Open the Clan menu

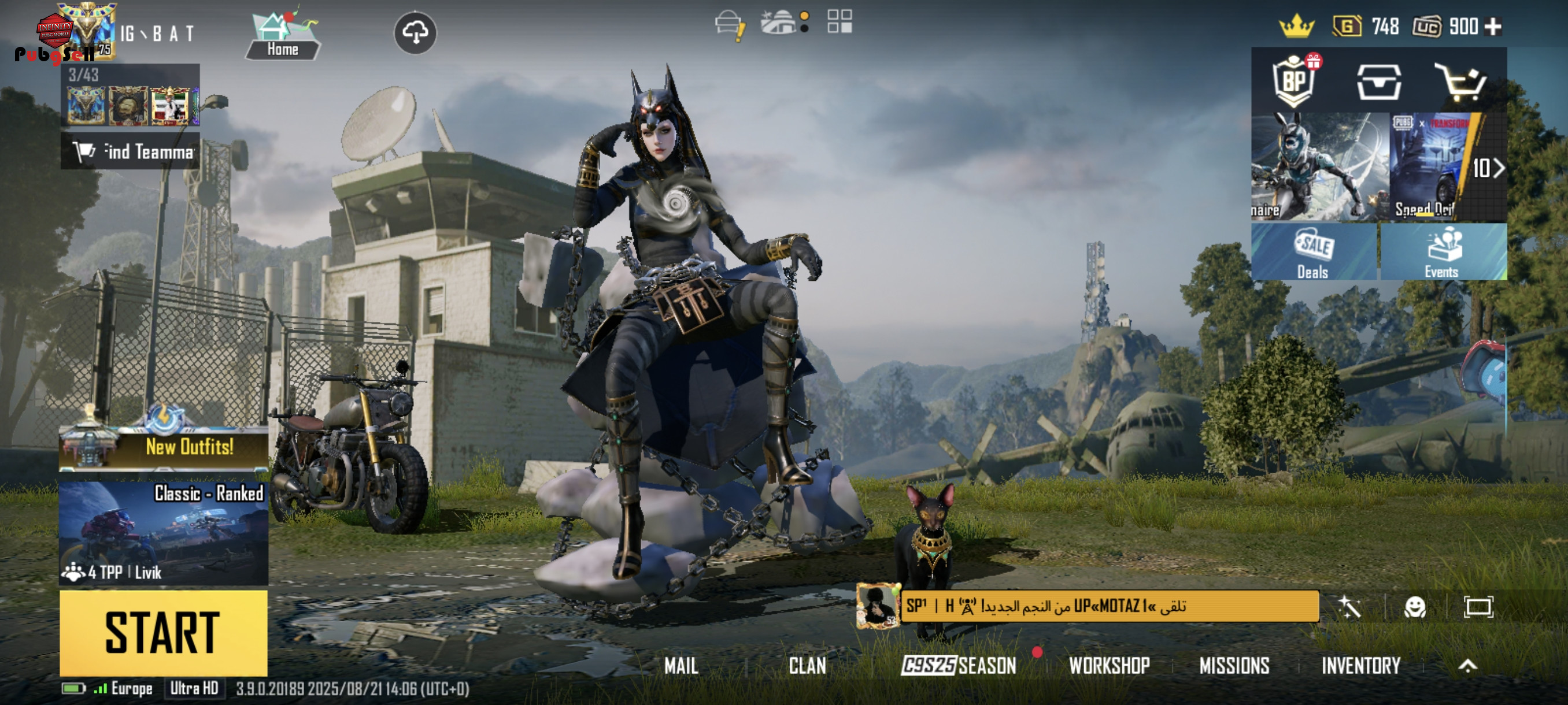pos(807,666)
